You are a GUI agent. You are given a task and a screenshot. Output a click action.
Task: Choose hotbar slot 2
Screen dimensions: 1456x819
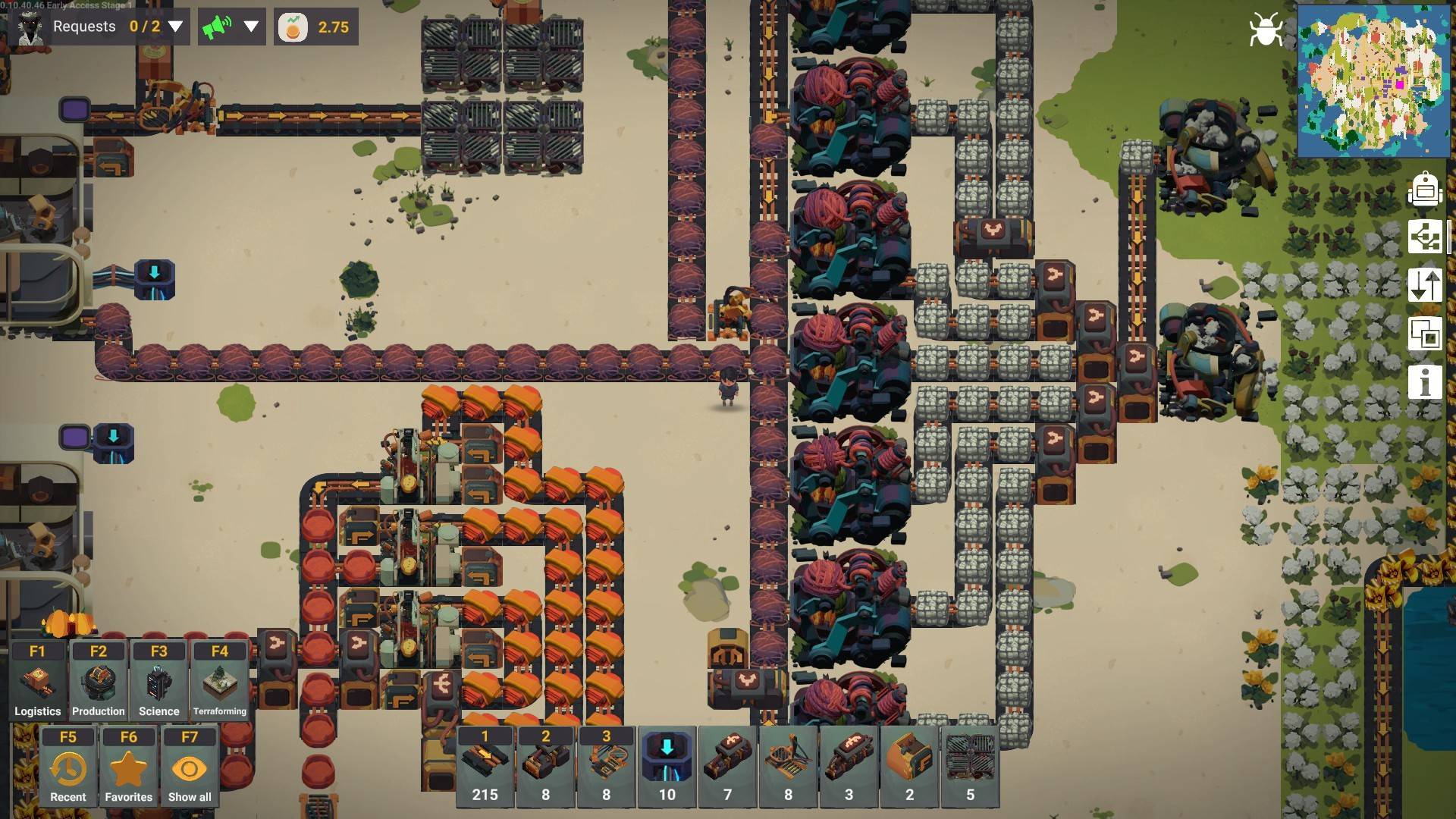pos(546,766)
